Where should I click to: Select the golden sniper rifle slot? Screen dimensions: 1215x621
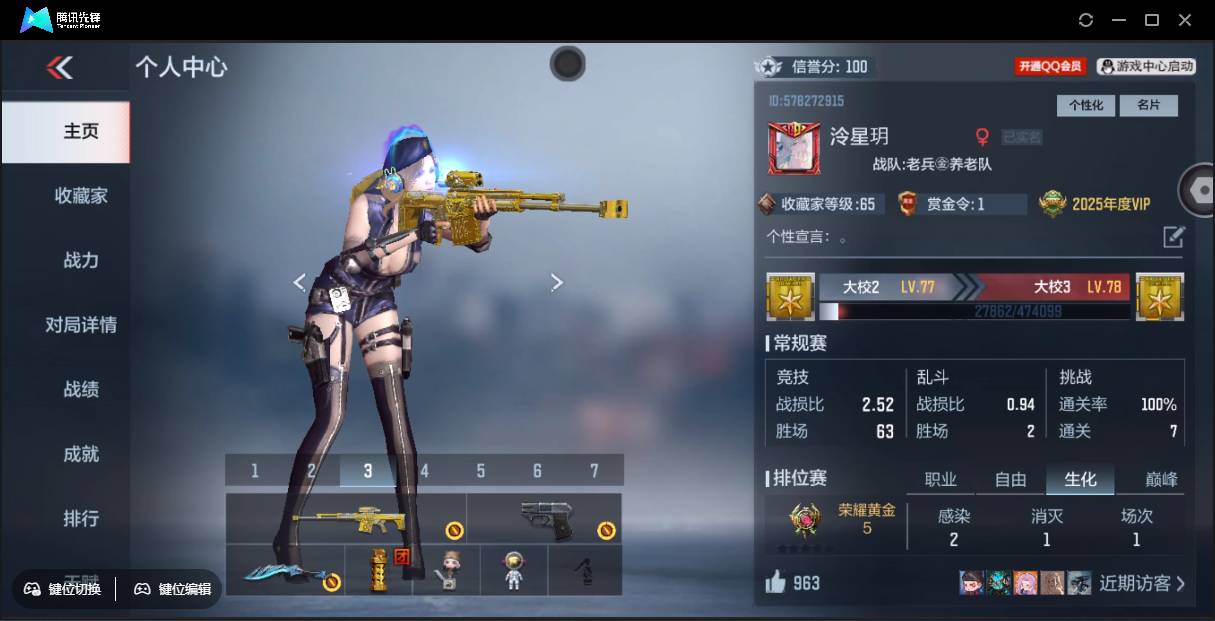pyautogui.click(x=346, y=519)
